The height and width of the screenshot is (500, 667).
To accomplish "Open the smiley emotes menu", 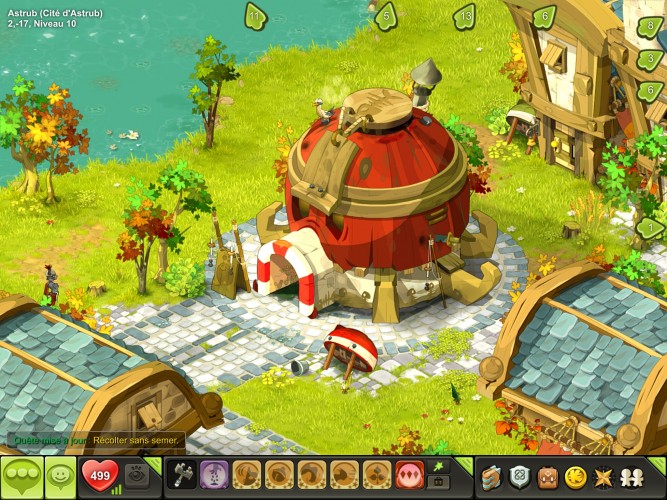I will [x=60, y=477].
